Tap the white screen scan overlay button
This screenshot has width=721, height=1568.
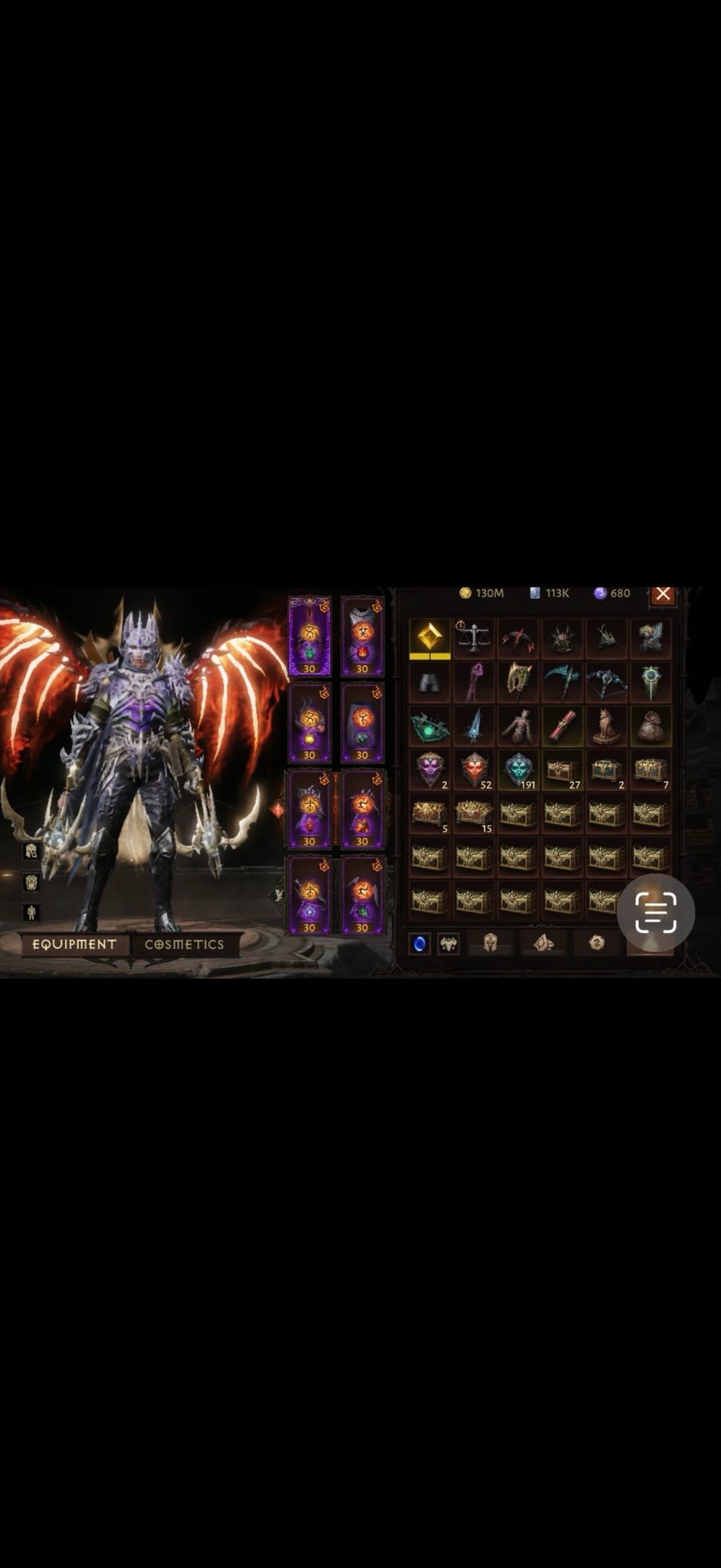pos(656,912)
